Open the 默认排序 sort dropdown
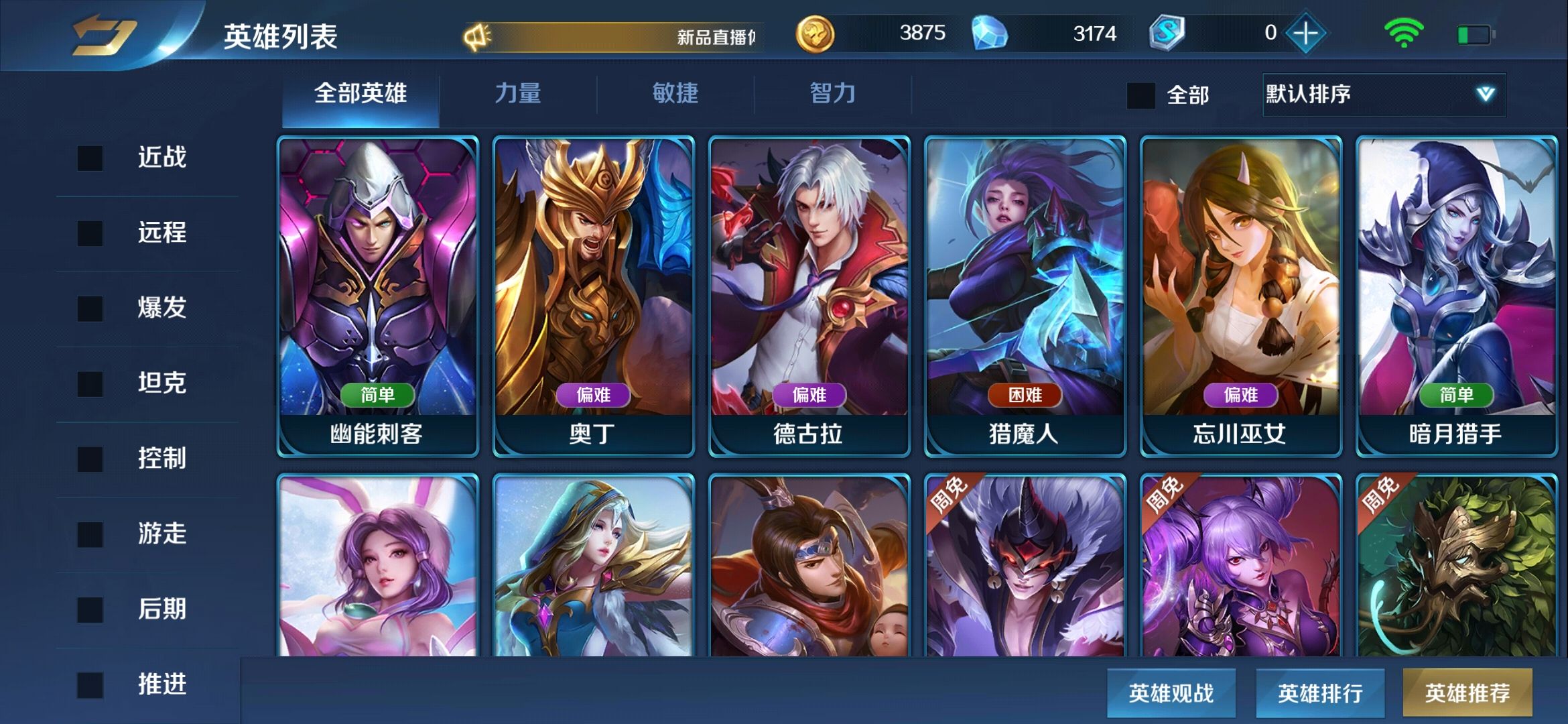Image resolution: width=1568 pixels, height=724 pixels. click(1383, 95)
